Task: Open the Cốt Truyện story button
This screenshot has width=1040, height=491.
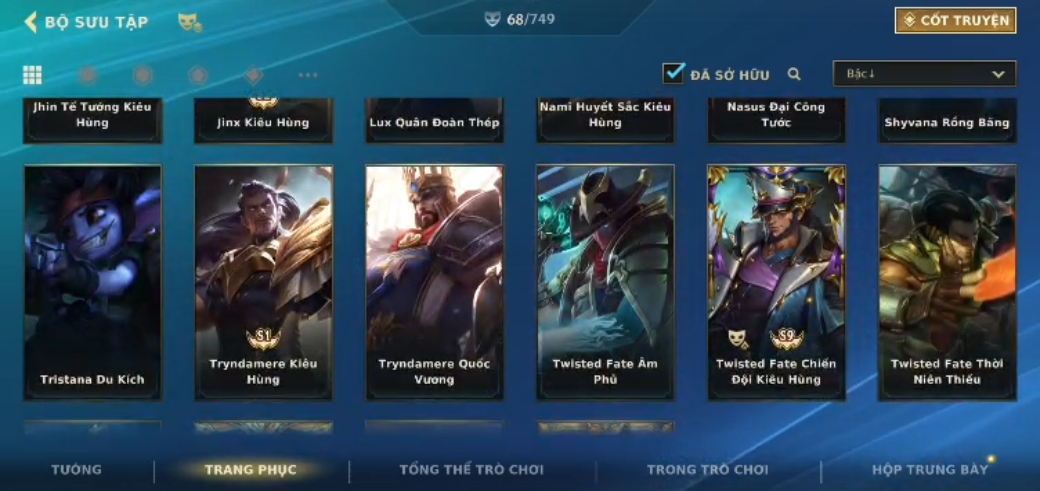Action: pyautogui.click(x=955, y=21)
